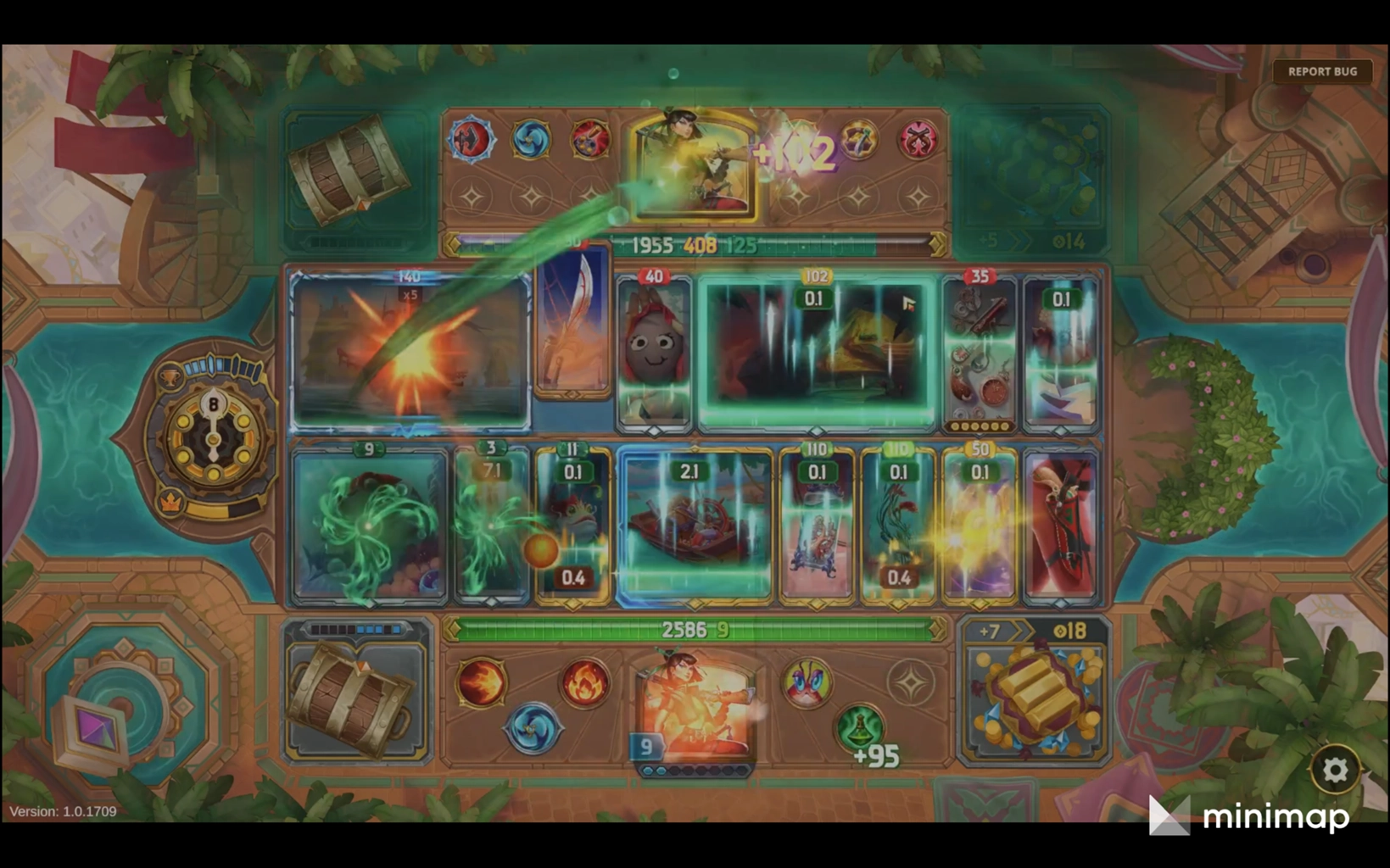Select the player's red crab skill icon

pos(805,683)
